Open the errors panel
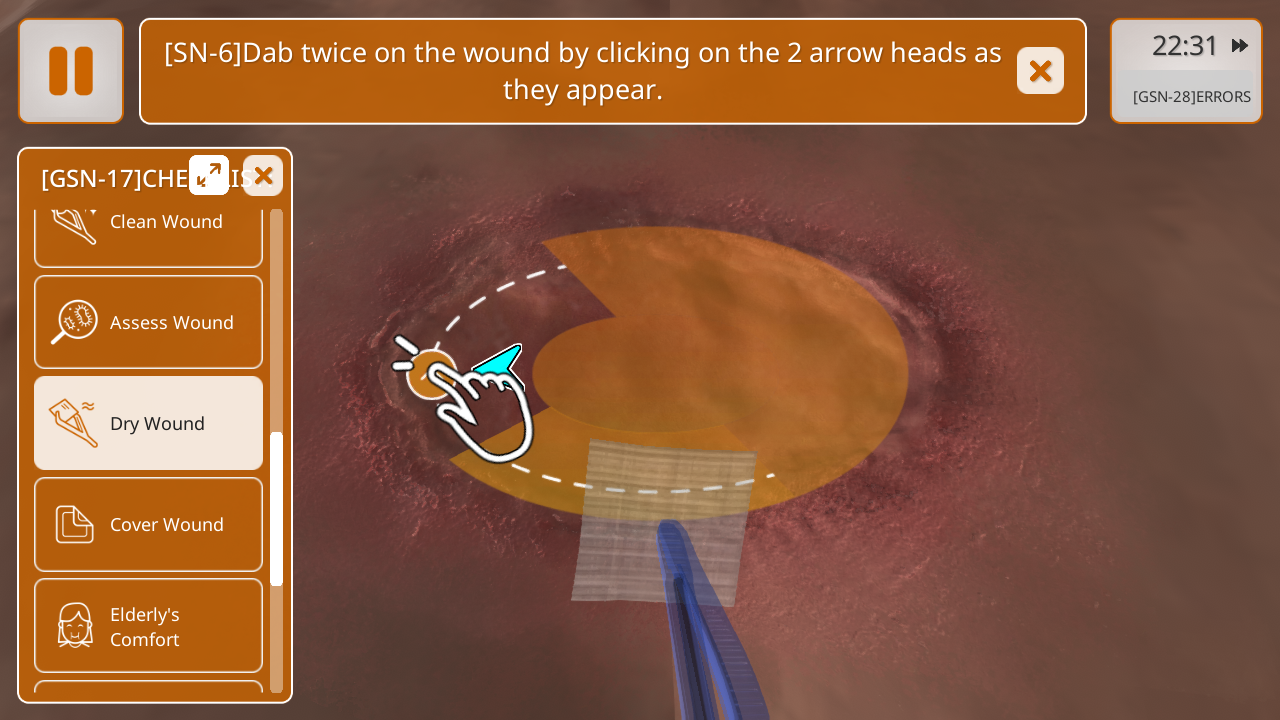This screenshot has height=720, width=1280. click(1191, 97)
